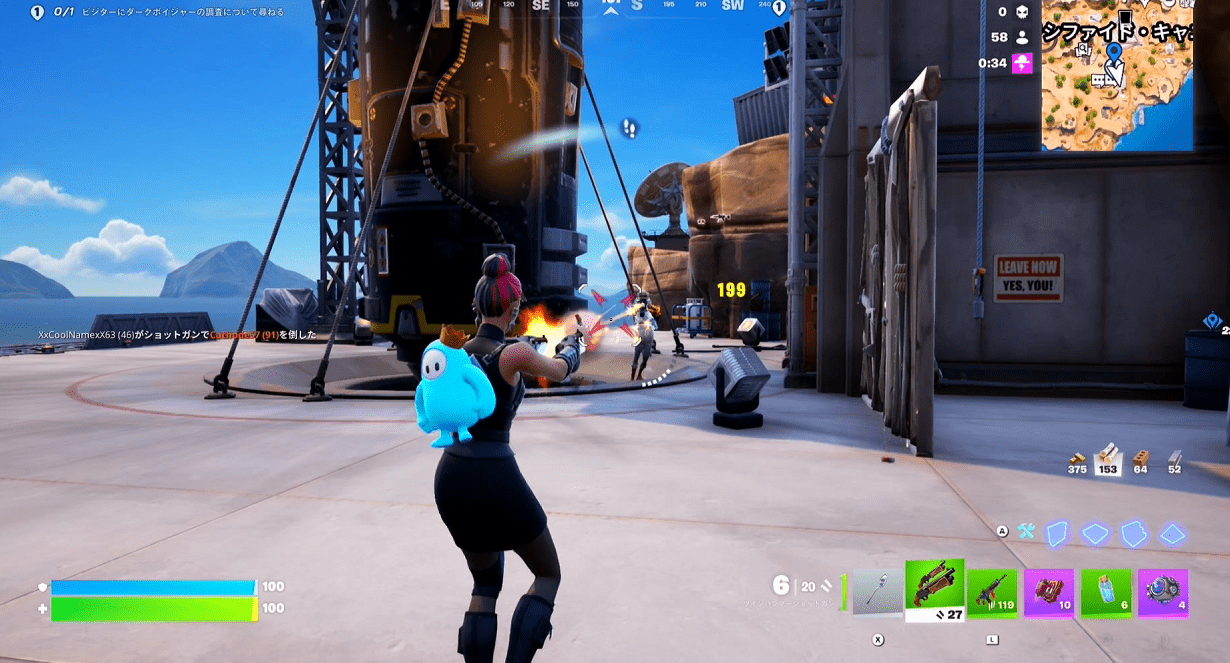Choose the blue shield potion slot

pyautogui.click(x=1105, y=593)
